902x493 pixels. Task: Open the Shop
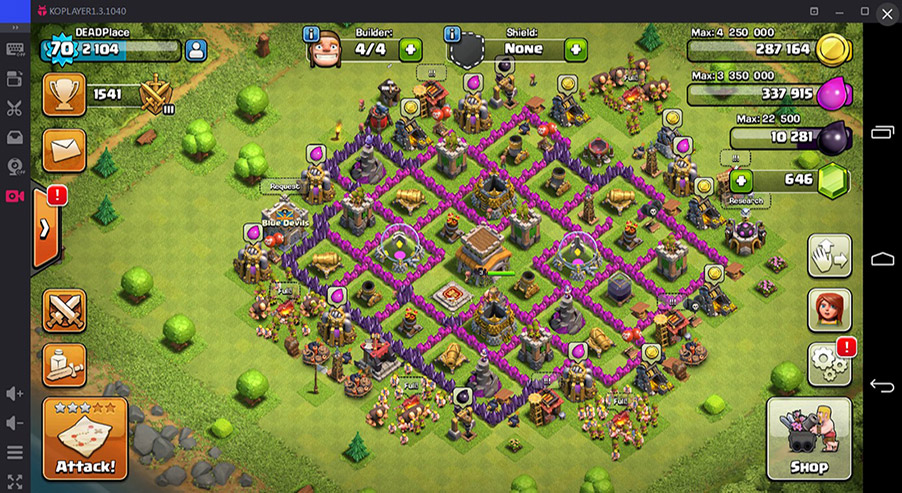[808, 438]
